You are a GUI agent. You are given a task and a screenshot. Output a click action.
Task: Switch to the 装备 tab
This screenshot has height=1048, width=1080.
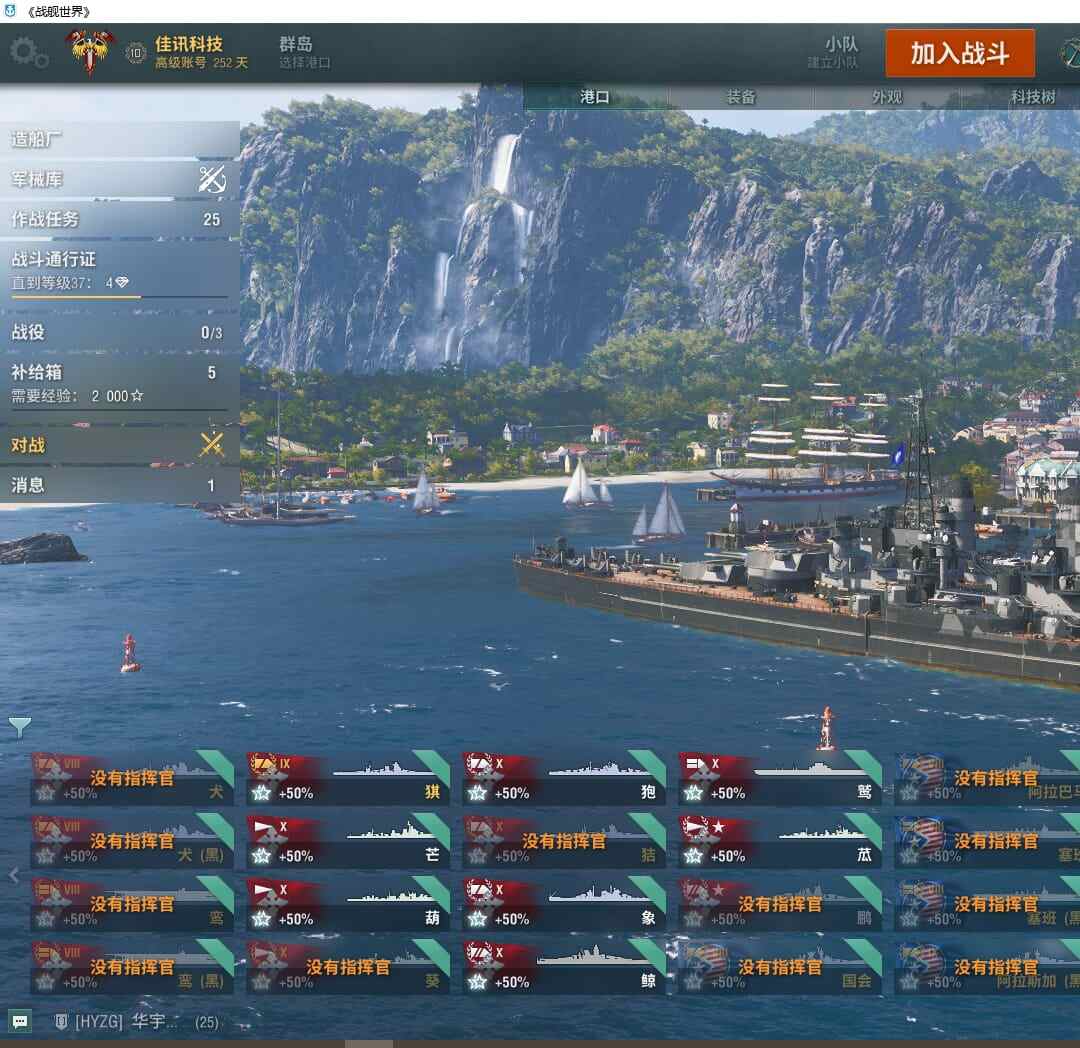point(741,97)
